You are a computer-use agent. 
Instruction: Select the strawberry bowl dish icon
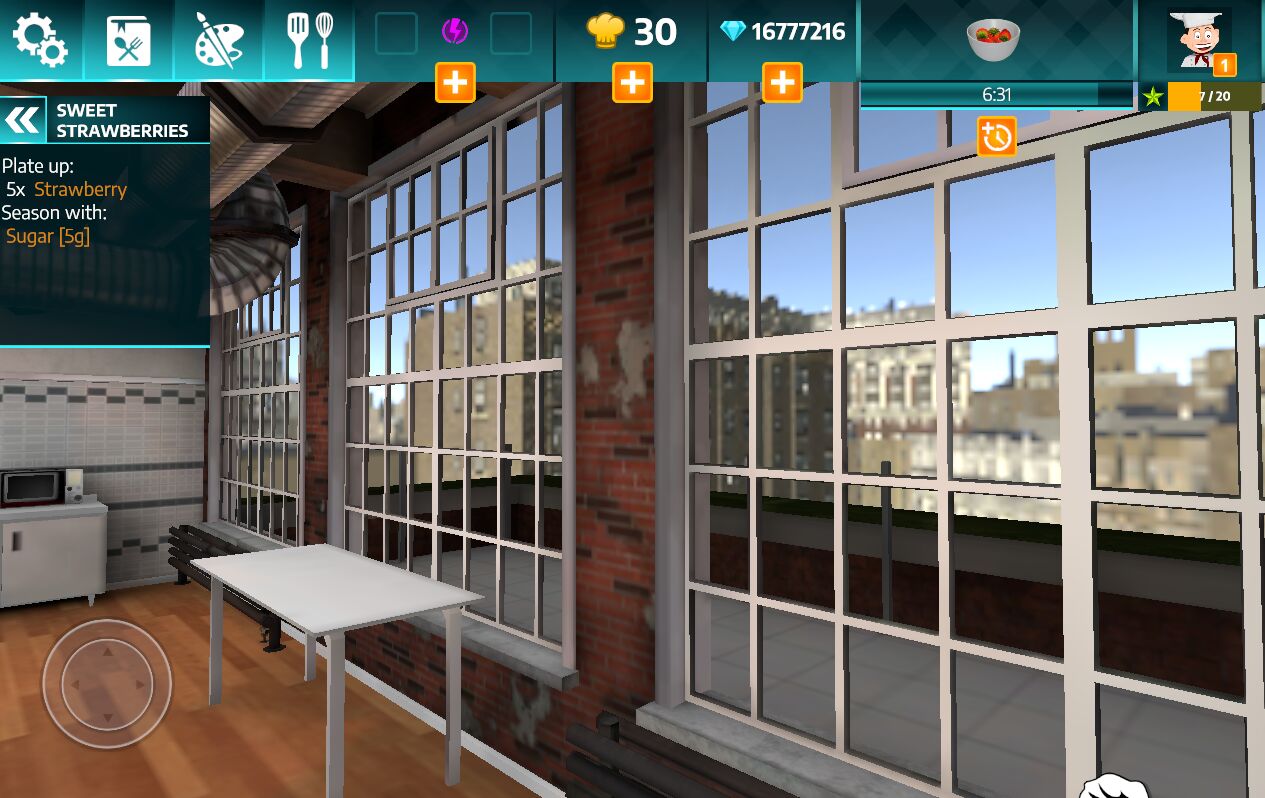click(x=993, y=40)
